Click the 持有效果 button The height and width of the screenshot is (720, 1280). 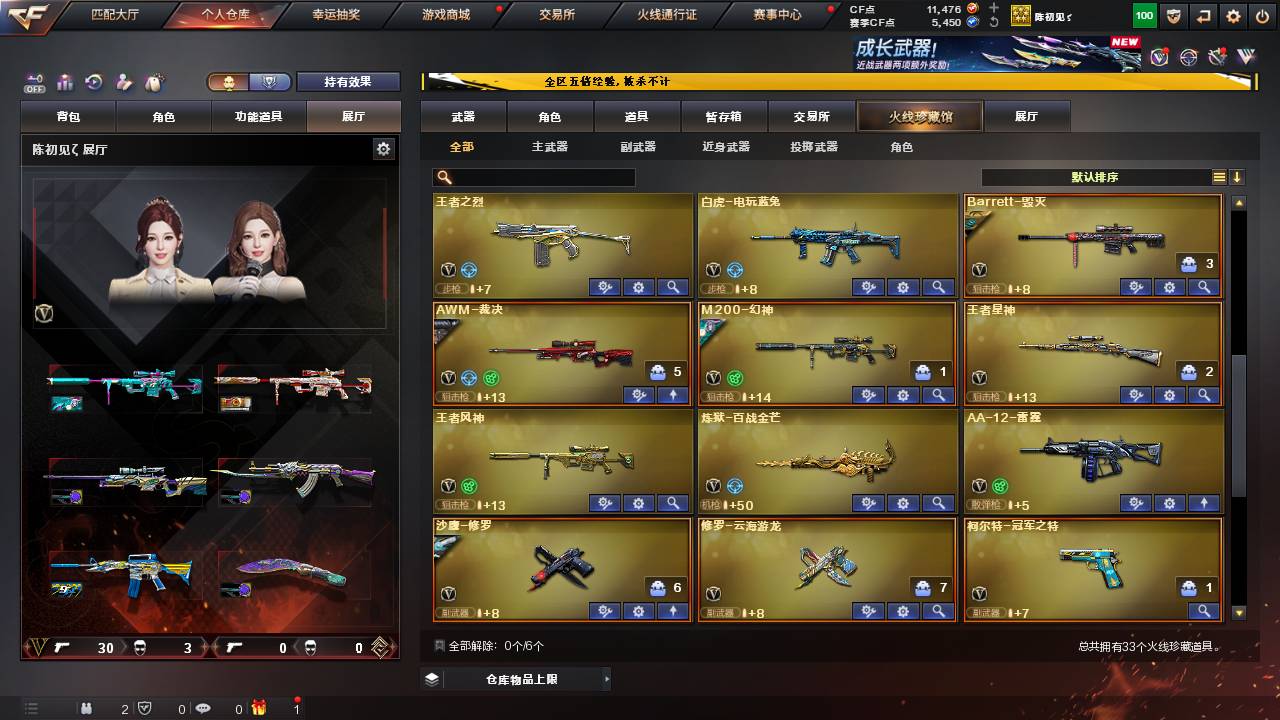(348, 82)
